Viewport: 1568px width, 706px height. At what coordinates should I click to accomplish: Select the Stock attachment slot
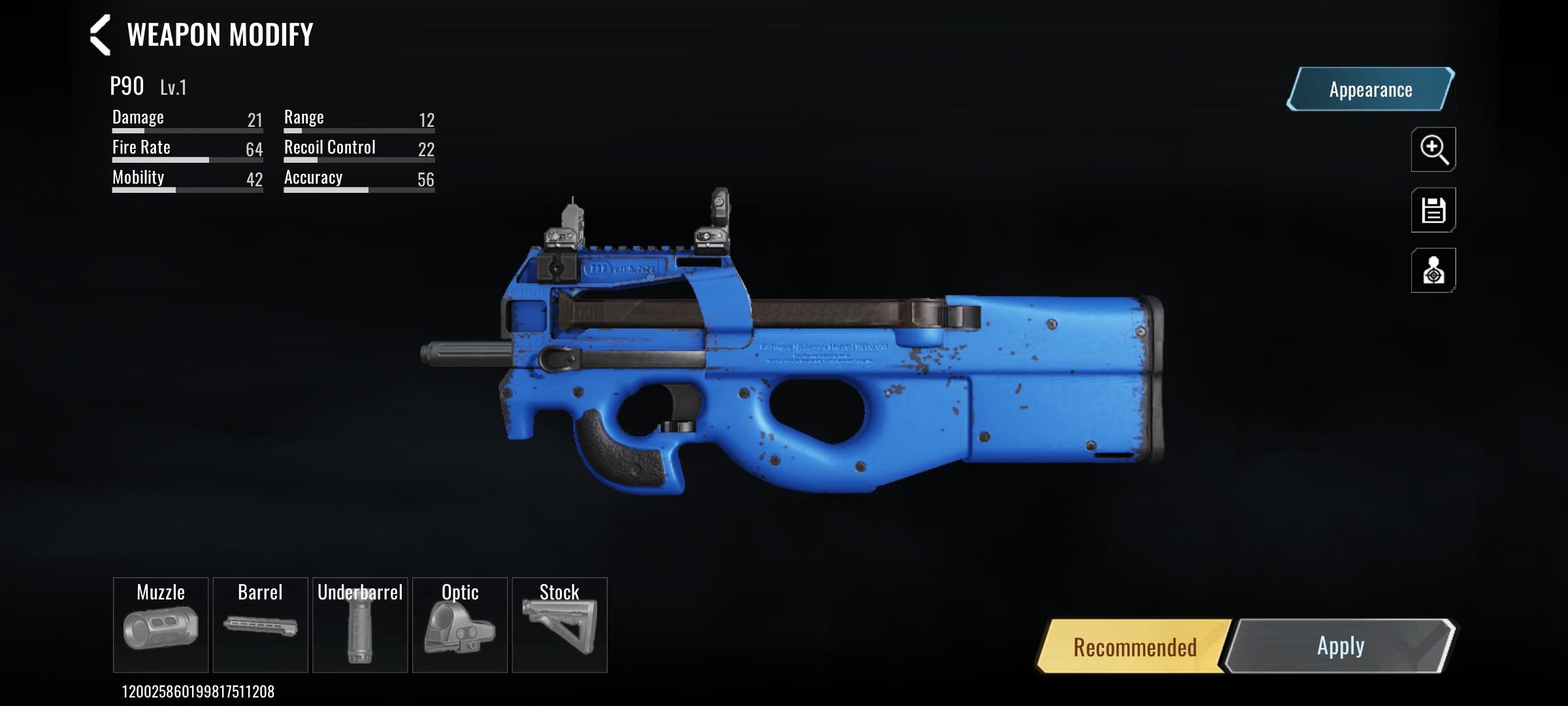pos(561,624)
